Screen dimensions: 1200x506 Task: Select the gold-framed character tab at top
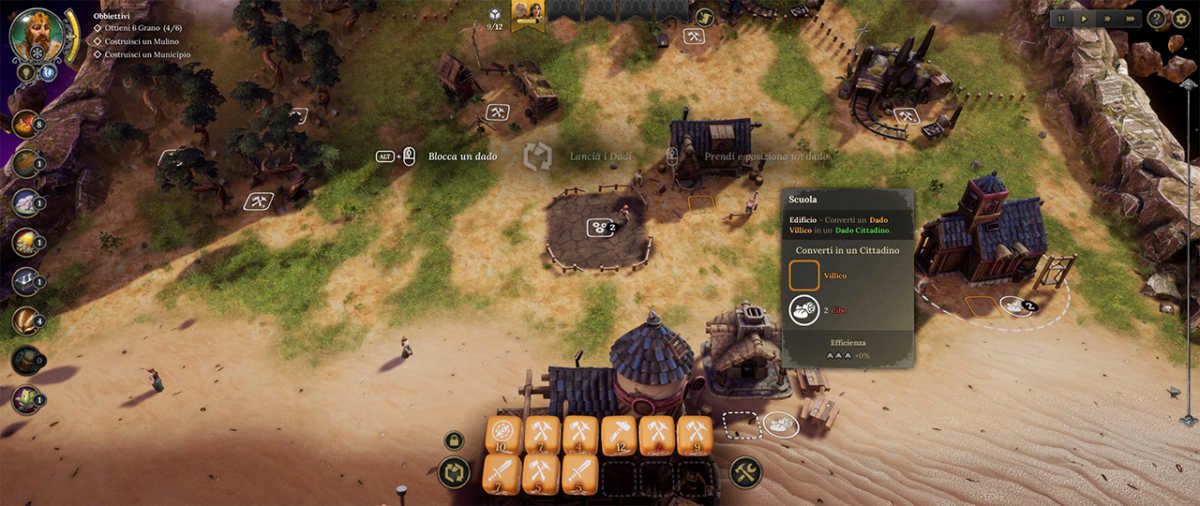point(527,12)
